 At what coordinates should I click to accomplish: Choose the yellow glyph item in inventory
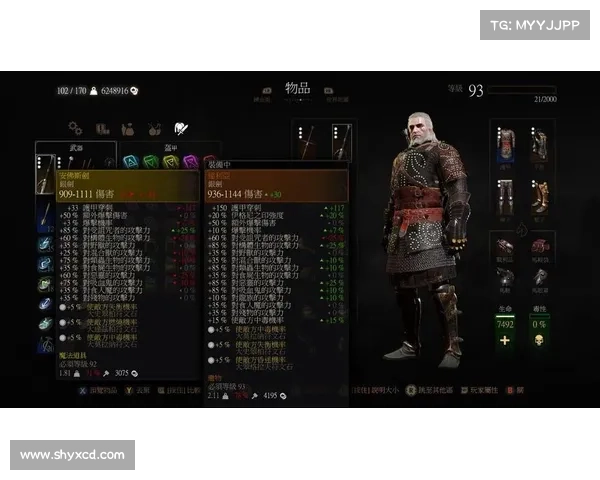[170, 161]
